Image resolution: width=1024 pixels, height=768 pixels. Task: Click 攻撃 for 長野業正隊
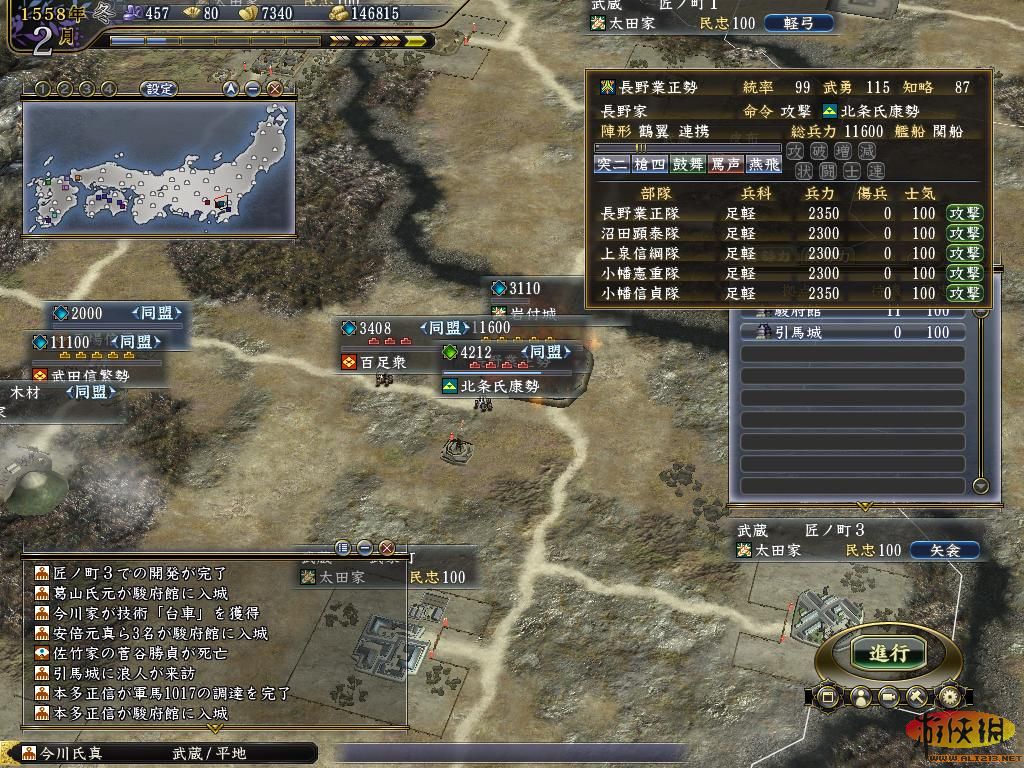[965, 213]
